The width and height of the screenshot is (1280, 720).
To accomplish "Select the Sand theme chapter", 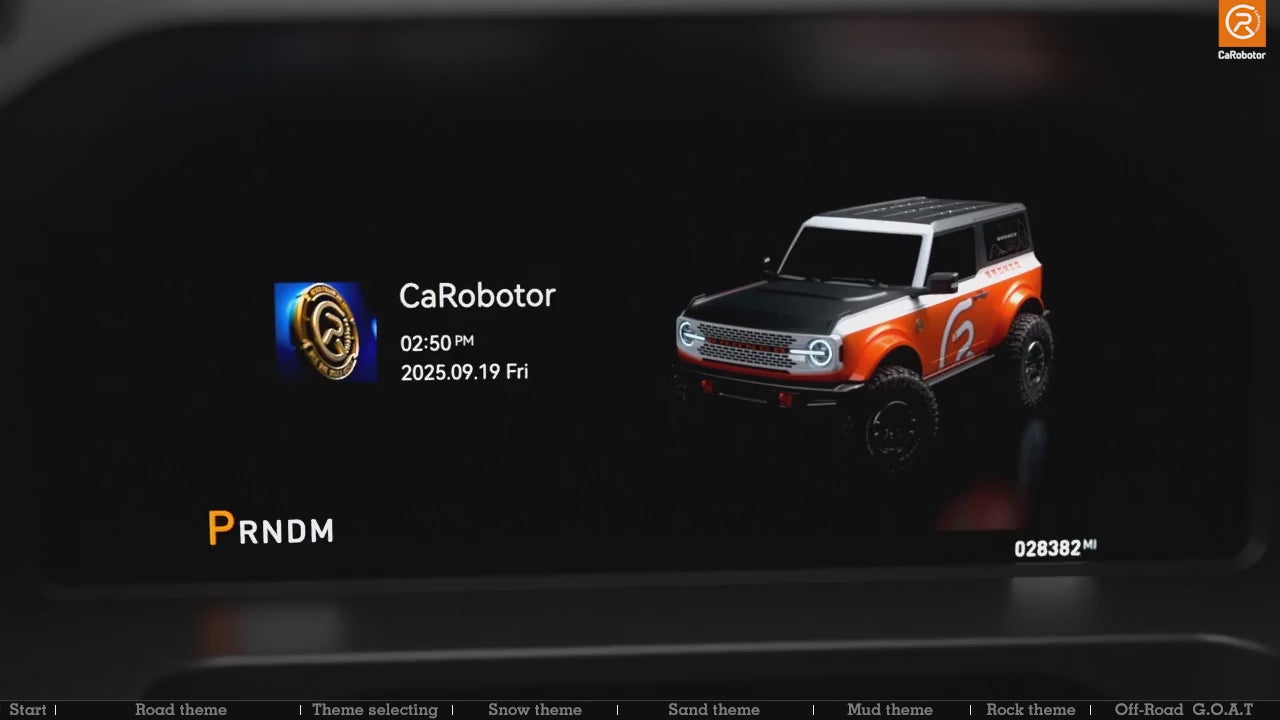I will [713, 710].
